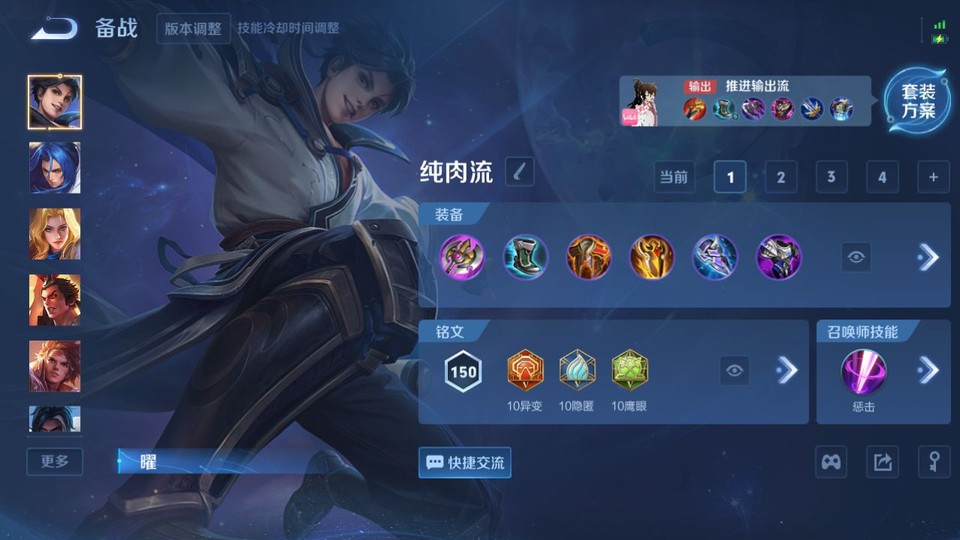Image resolution: width=960 pixels, height=540 pixels.
Task: Select loadout preset 4
Action: point(881,178)
